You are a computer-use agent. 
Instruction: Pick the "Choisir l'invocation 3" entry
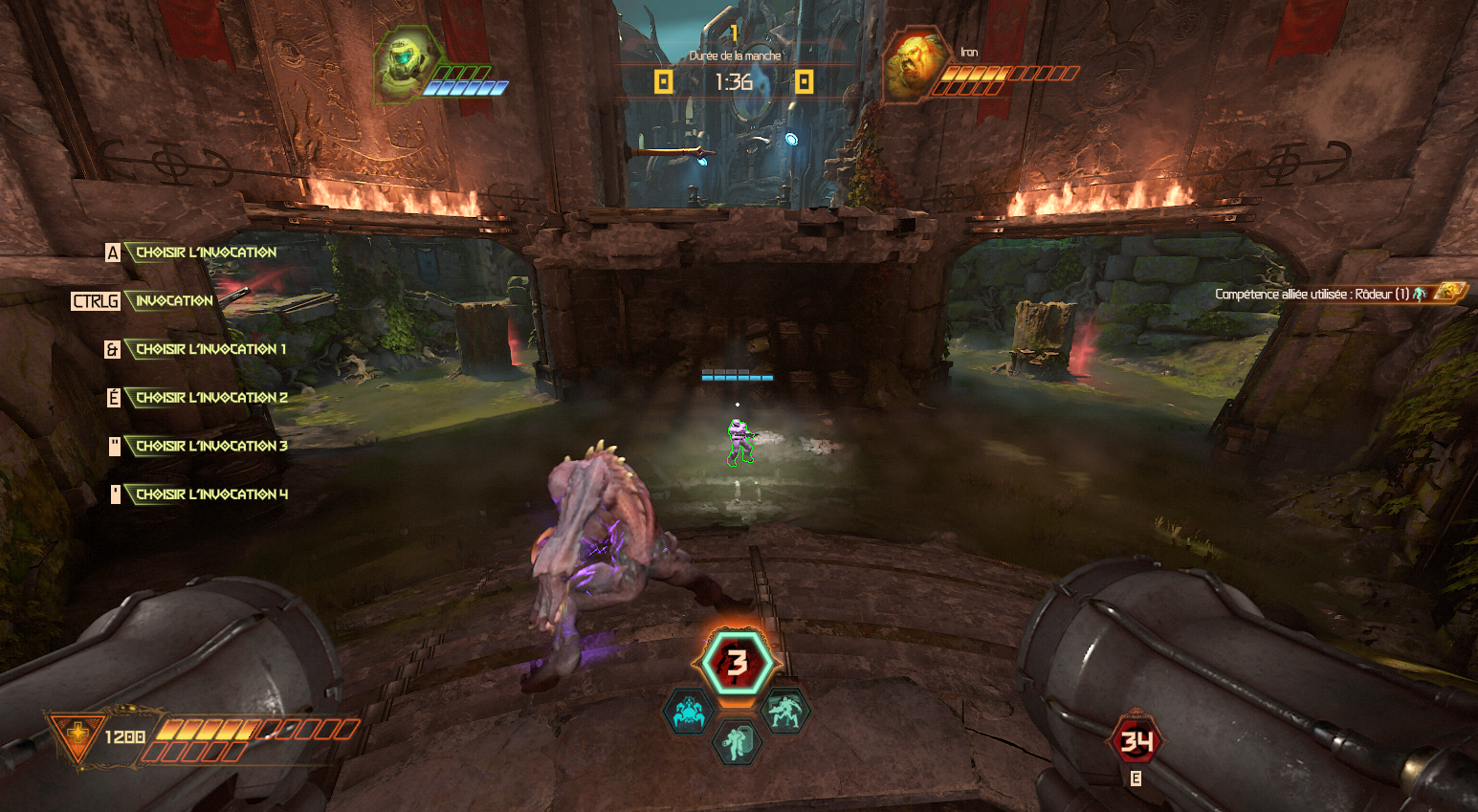[x=210, y=447]
